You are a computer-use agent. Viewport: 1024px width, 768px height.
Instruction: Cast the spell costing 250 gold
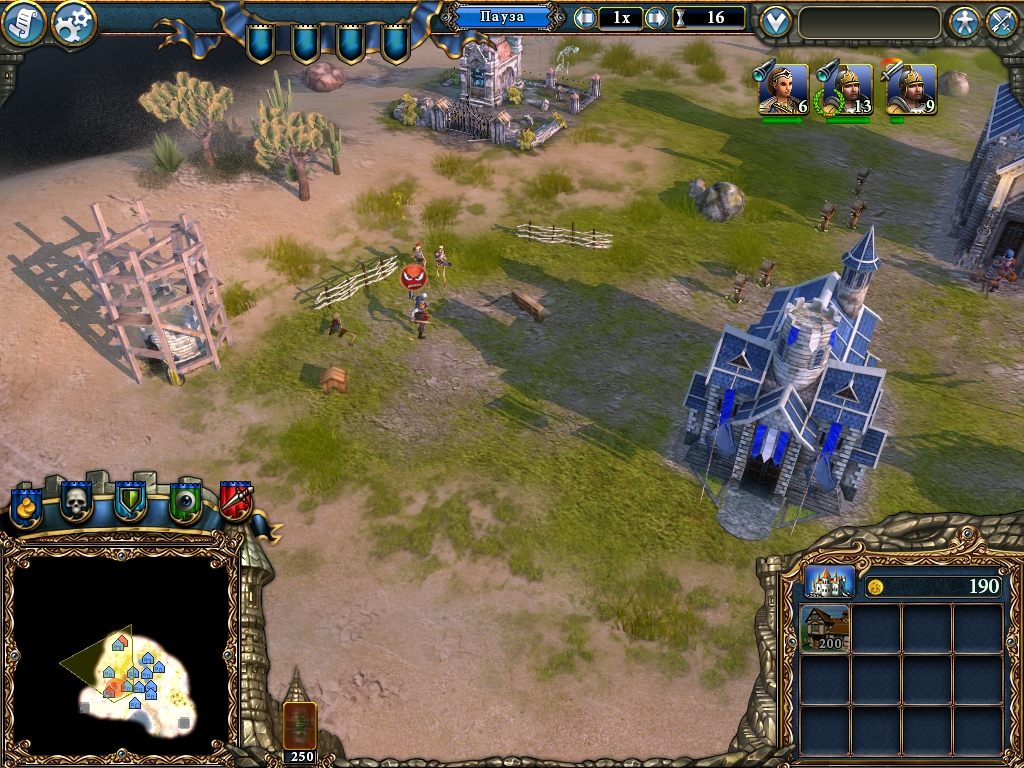click(300, 722)
